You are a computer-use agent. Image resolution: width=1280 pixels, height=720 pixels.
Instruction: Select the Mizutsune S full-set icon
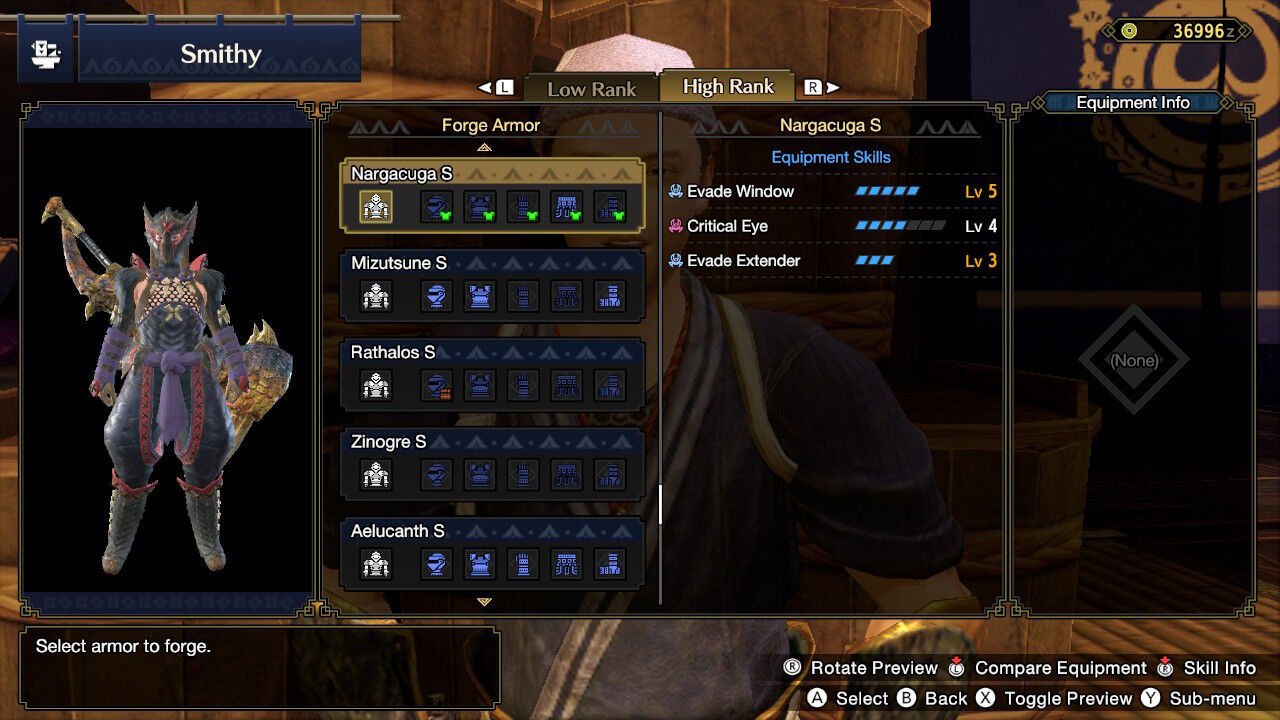tap(376, 296)
